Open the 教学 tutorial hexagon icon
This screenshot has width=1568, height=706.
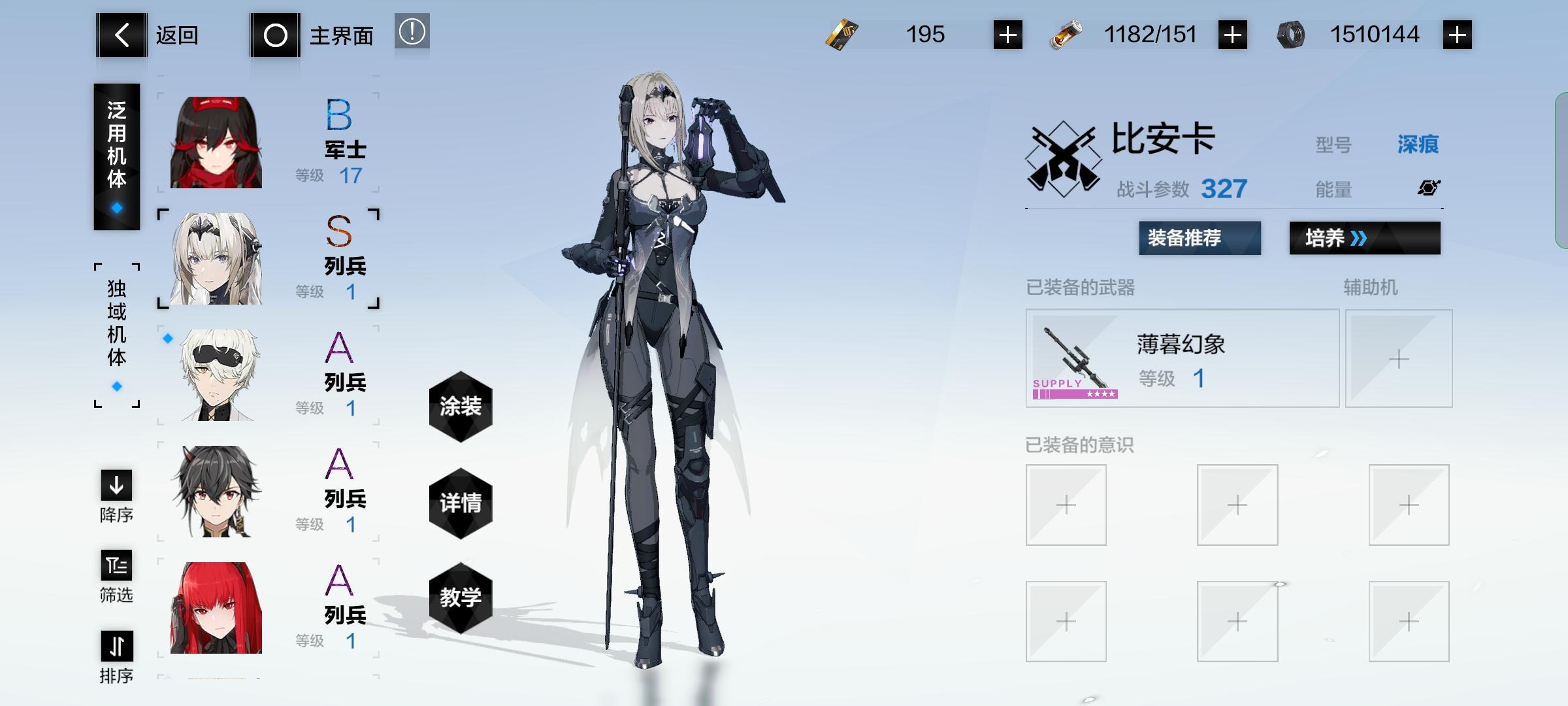pos(461,599)
